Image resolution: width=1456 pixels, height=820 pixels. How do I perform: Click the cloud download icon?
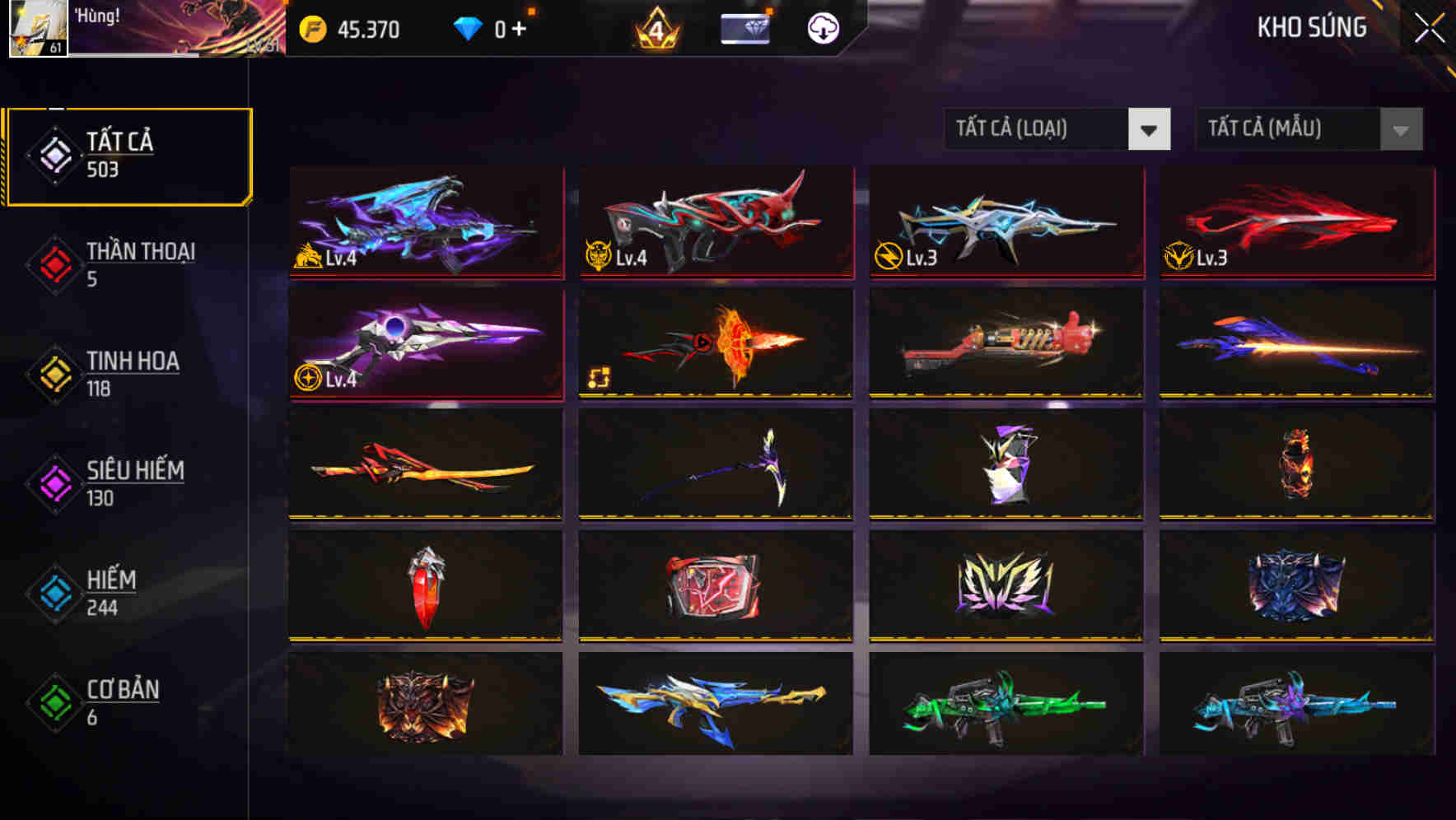pyautogui.click(x=822, y=30)
